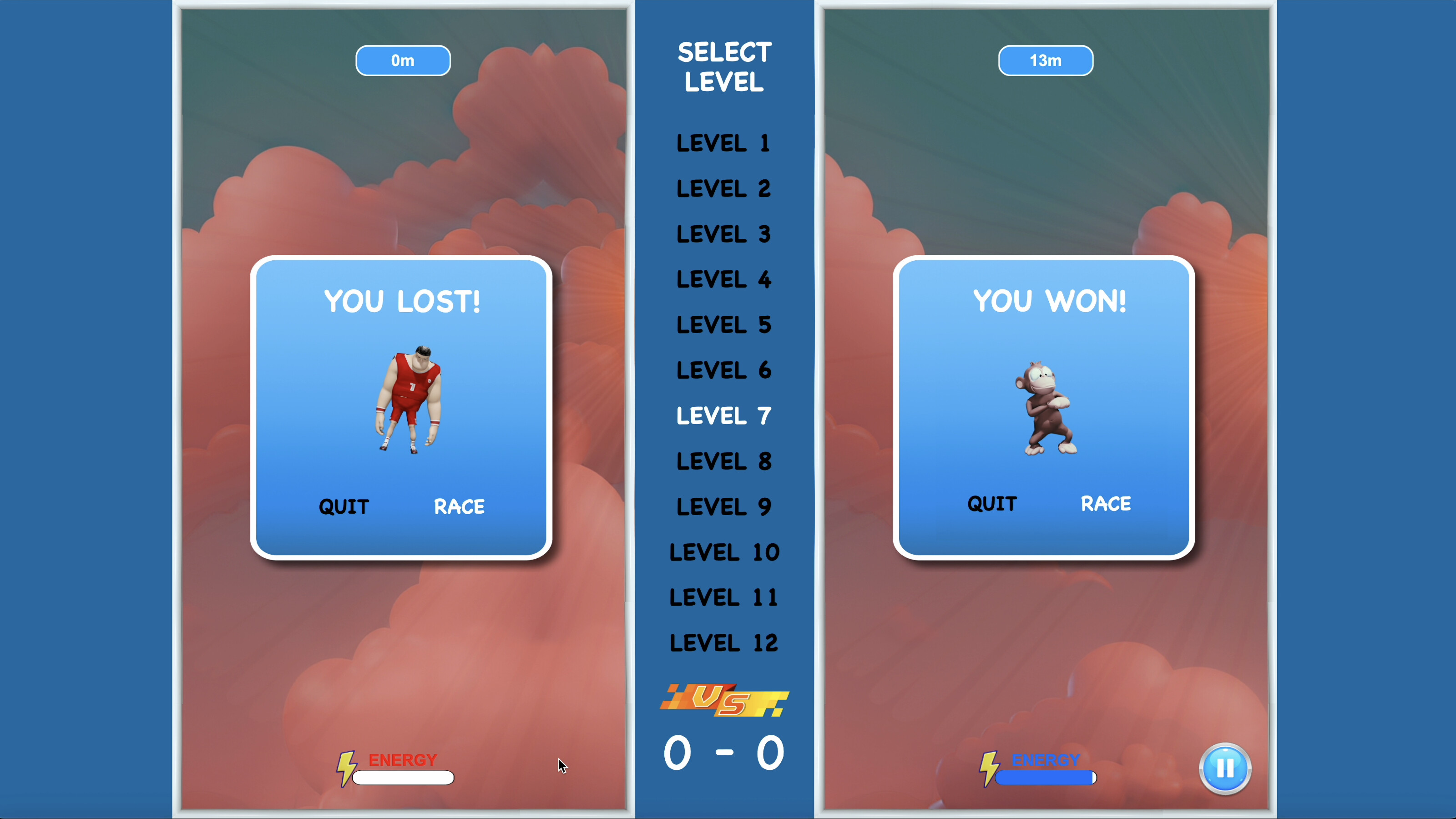1456x819 pixels.
Task: Click the lightning bolt next to left ENERGY label
Action: [346, 770]
